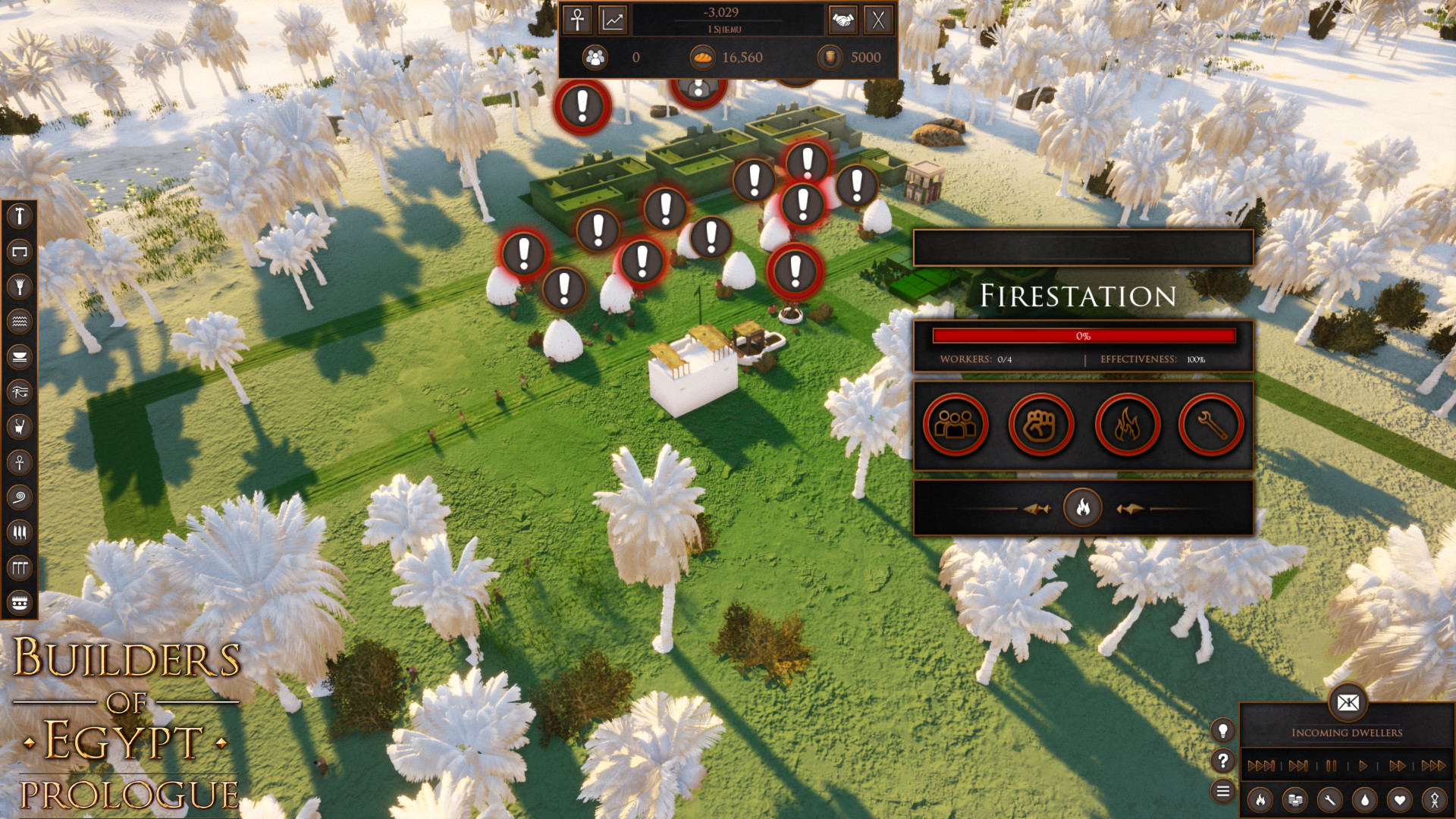The image size is (1456, 819).
Task: Open the Eye of Horus building category
Action: pyautogui.click(x=20, y=392)
